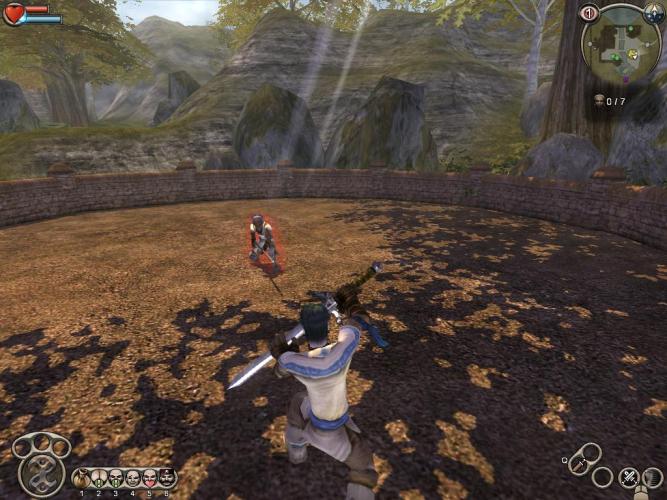The width and height of the screenshot is (667, 500).
Task: Activate the heart face expression in slot 5
Action: pyautogui.click(x=149, y=478)
